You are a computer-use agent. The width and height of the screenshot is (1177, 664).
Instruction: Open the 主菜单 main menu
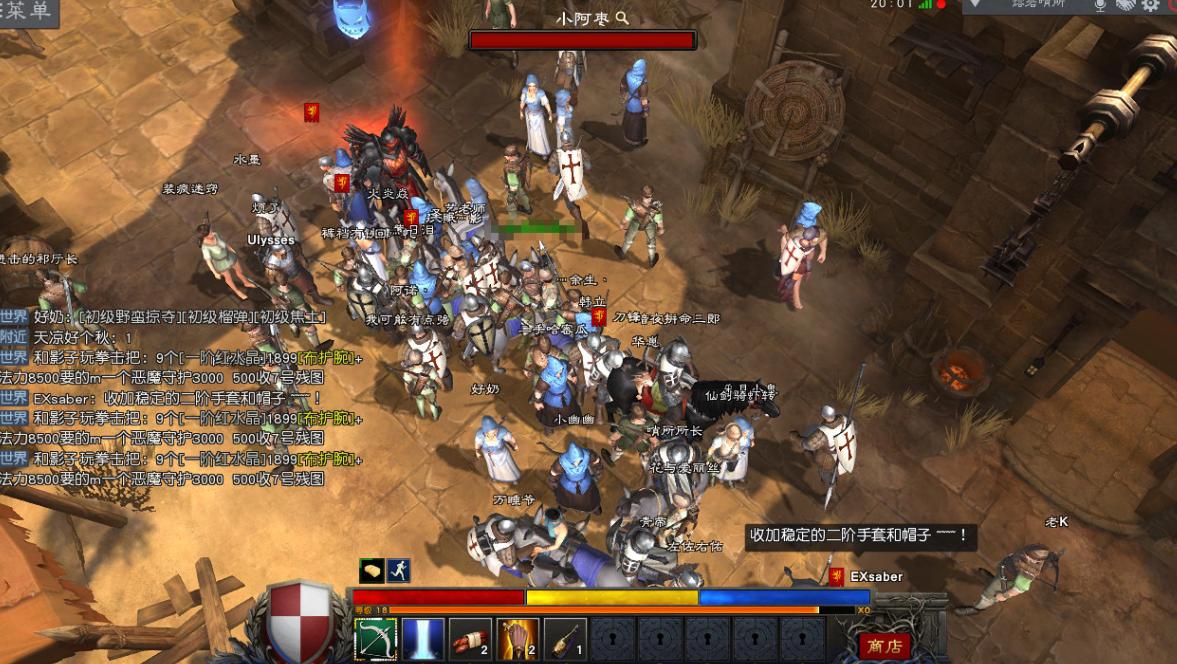(27, 11)
